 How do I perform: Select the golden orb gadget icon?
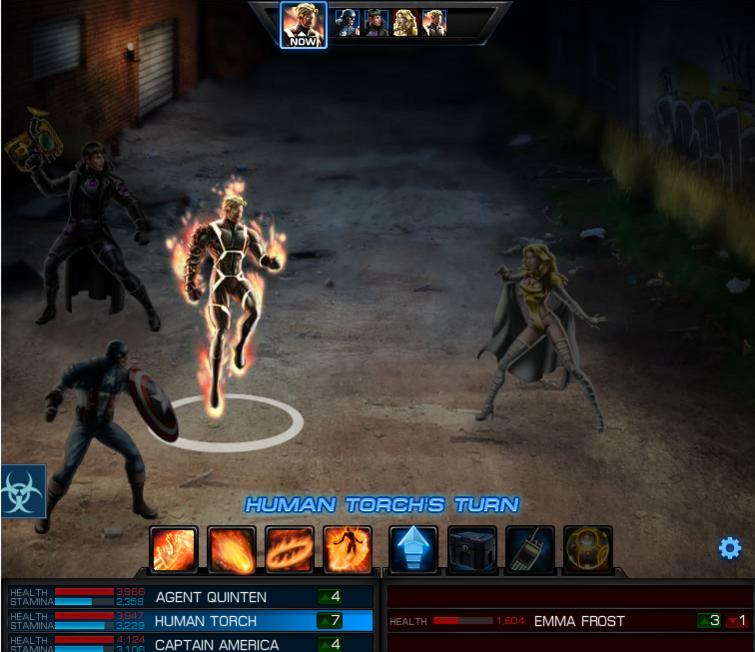click(588, 549)
